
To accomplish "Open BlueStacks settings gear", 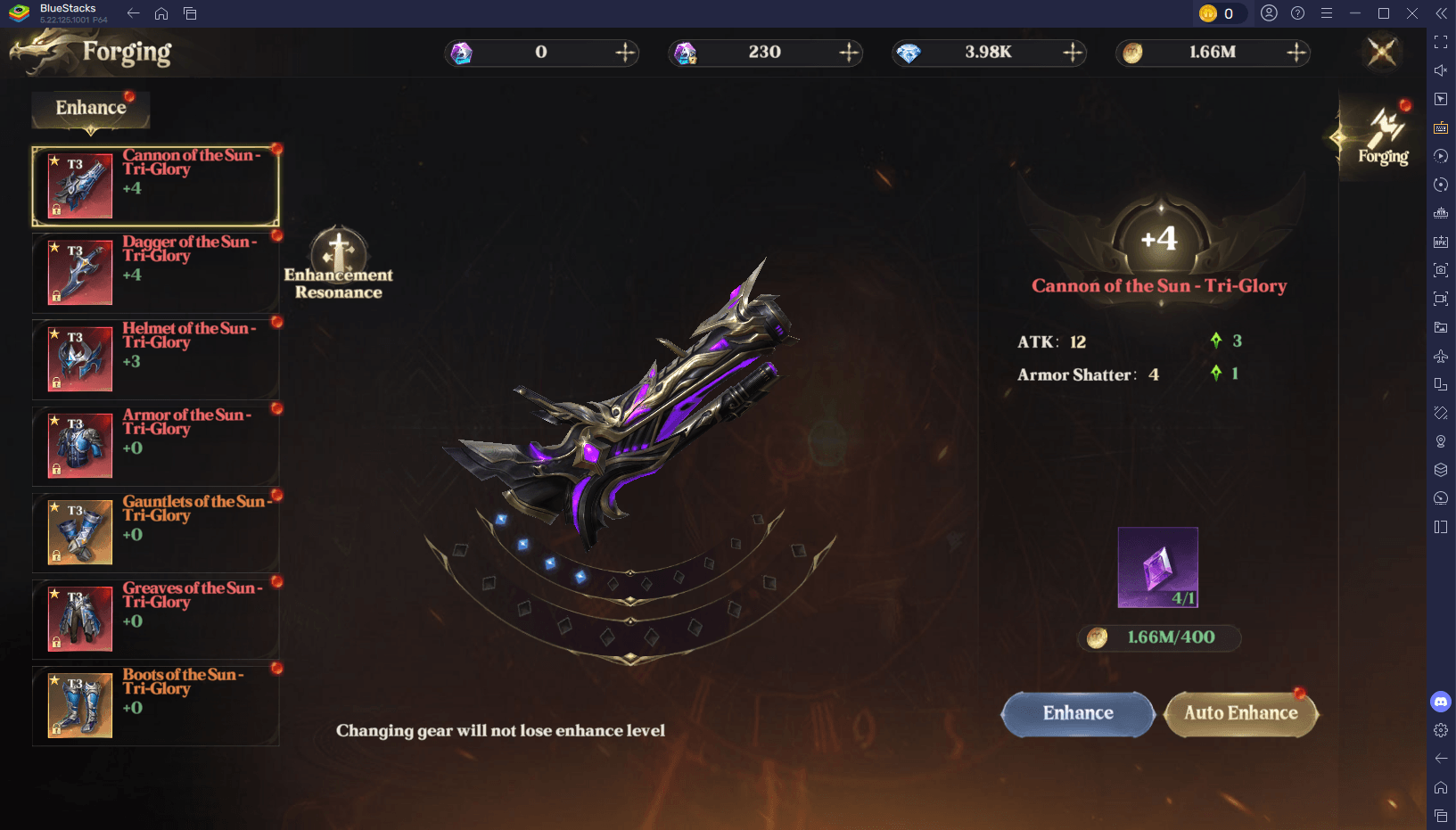I will coord(1441,730).
